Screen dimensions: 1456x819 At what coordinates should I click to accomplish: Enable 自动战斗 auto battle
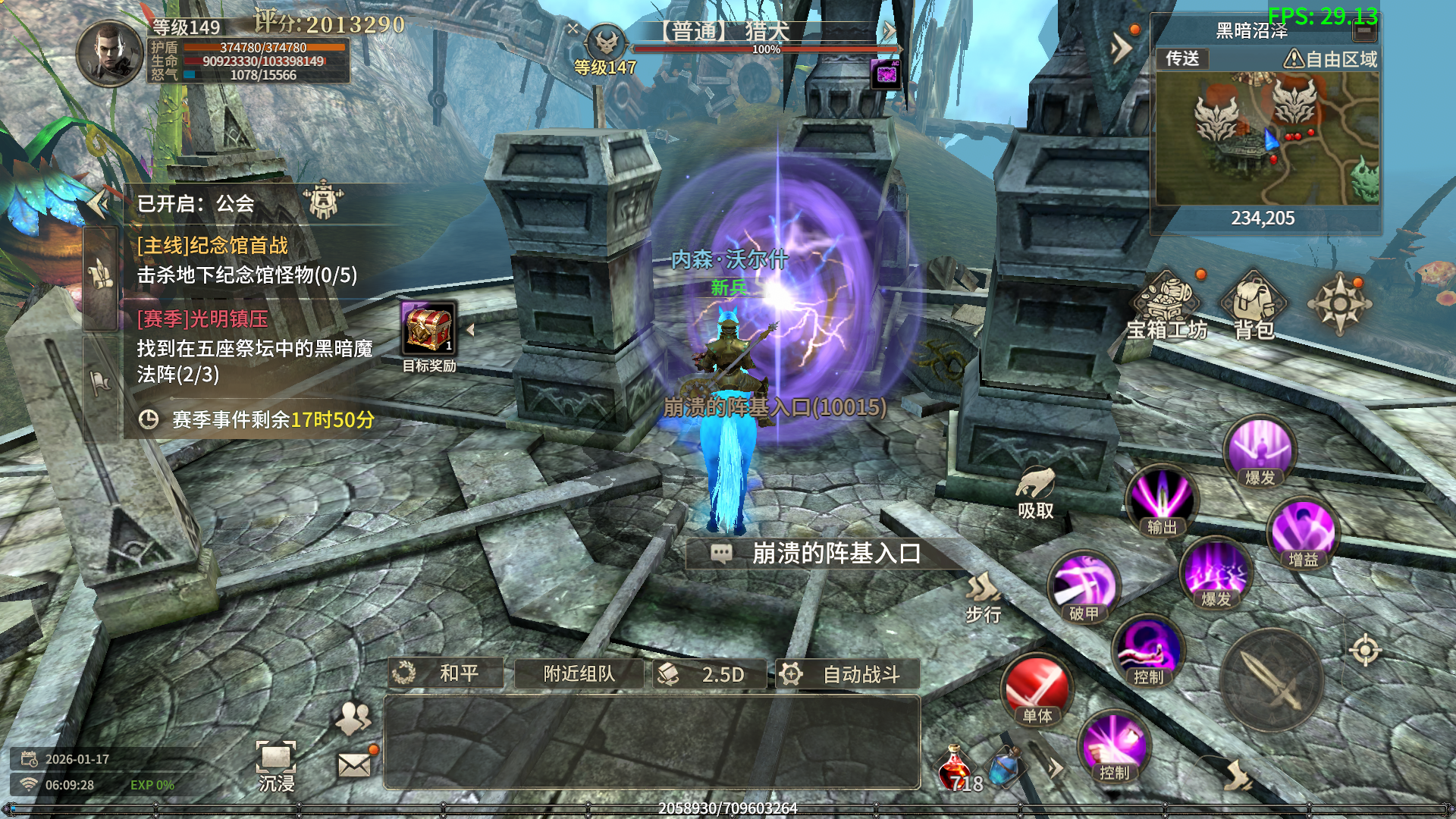pyautogui.click(x=847, y=674)
